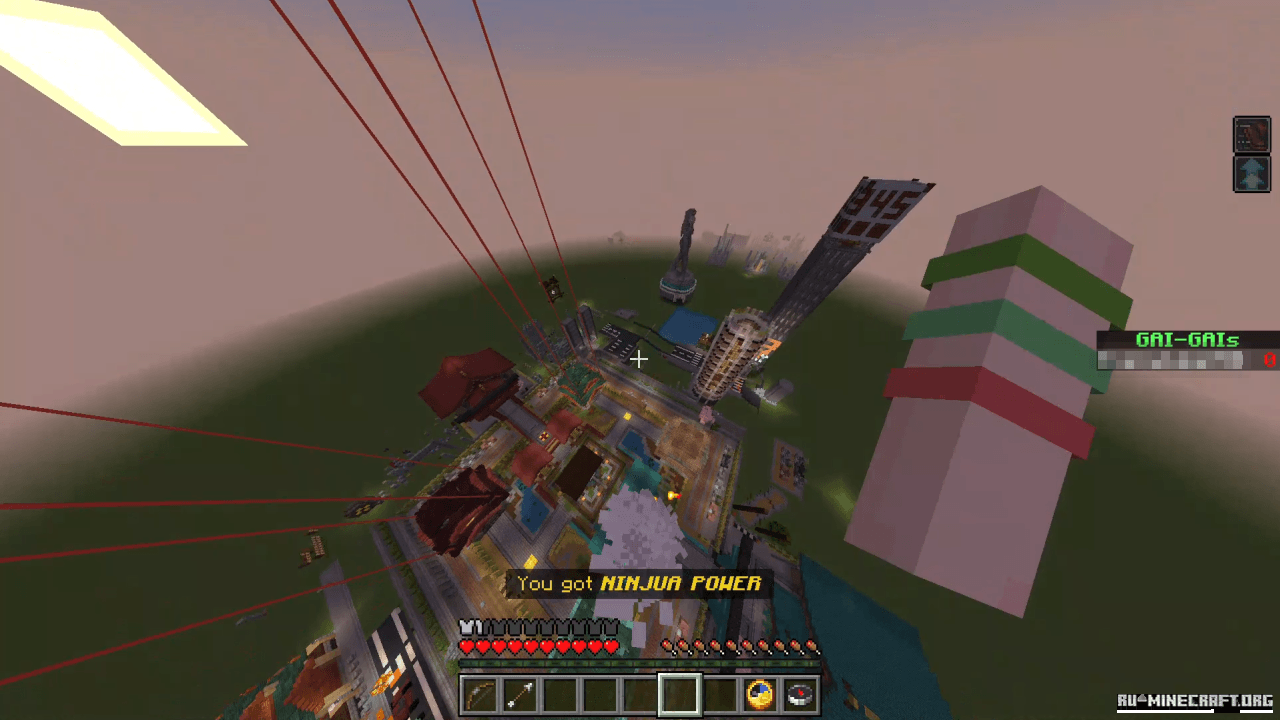Choose the arrow hotbar slot

tap(520, 695)
